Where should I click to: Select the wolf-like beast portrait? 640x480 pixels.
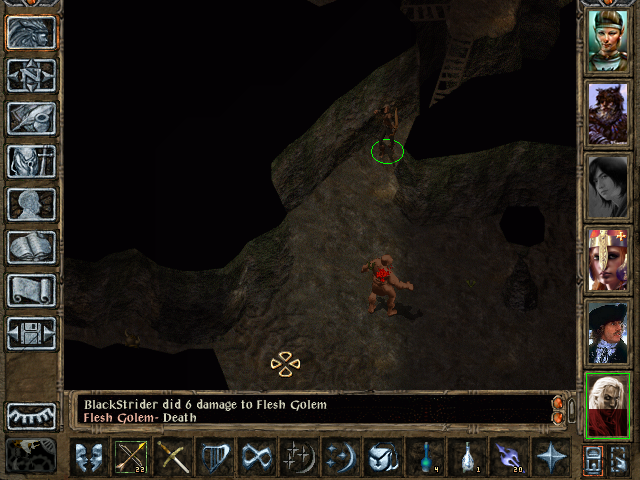click(607, 114)
